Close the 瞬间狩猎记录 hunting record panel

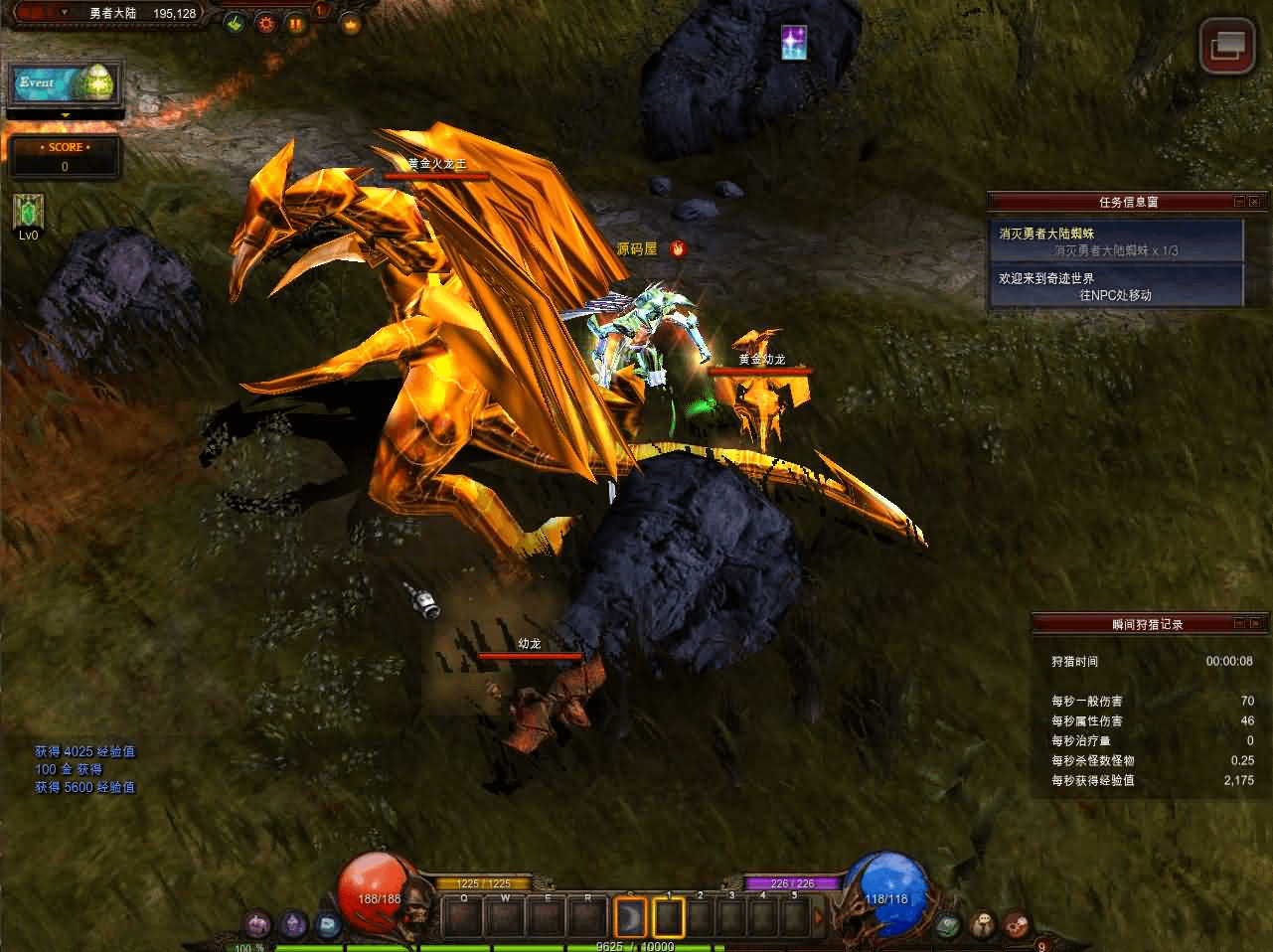(1255, 624)
